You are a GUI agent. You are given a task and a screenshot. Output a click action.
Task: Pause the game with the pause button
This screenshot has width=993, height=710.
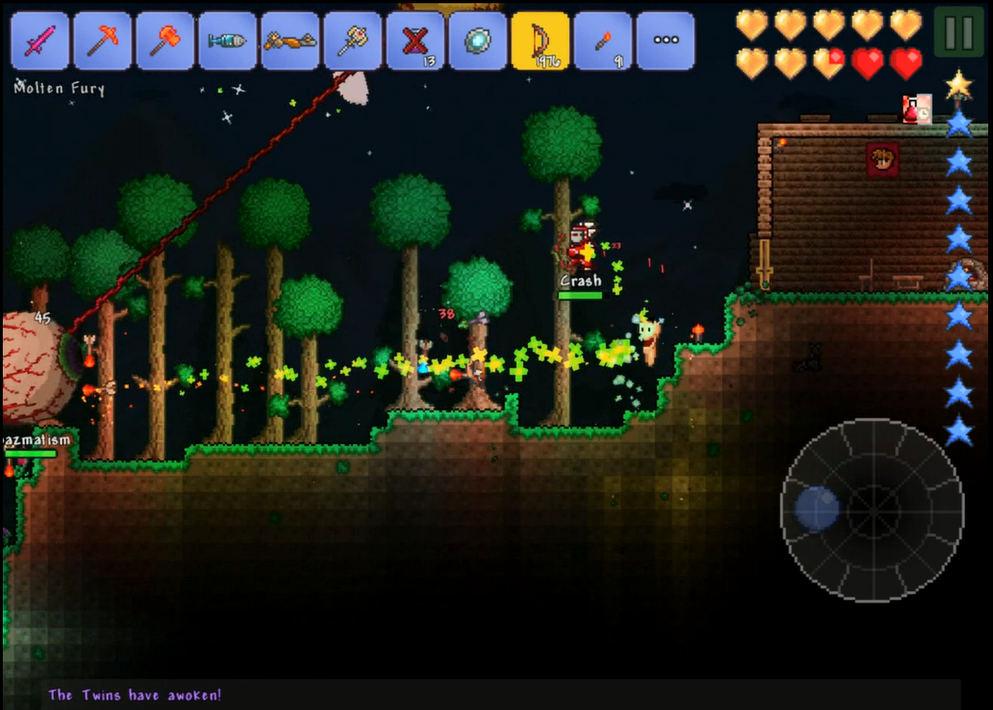pyautogui.click(x=958, y=33)
